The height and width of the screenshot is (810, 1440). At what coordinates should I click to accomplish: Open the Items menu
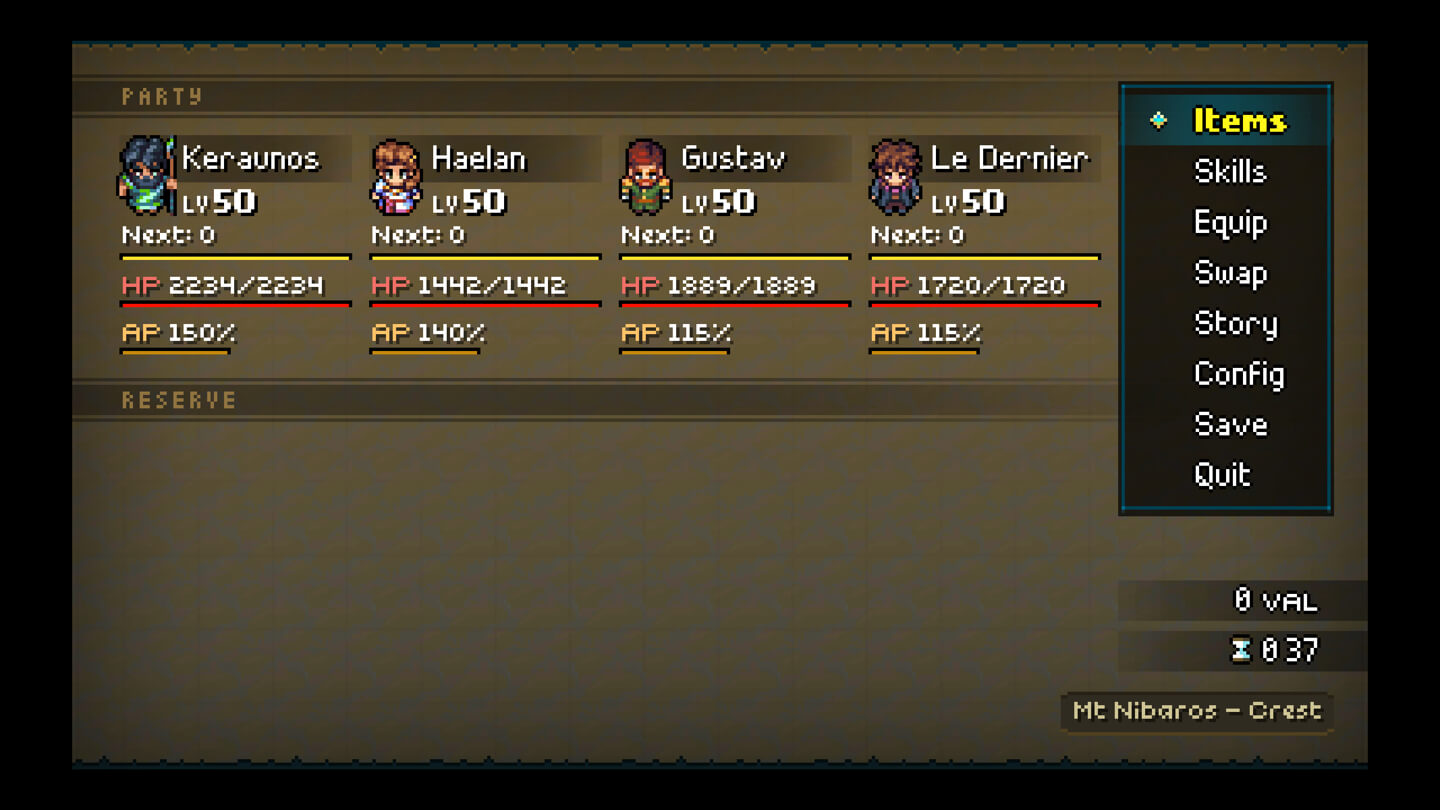pos(1239,120)
